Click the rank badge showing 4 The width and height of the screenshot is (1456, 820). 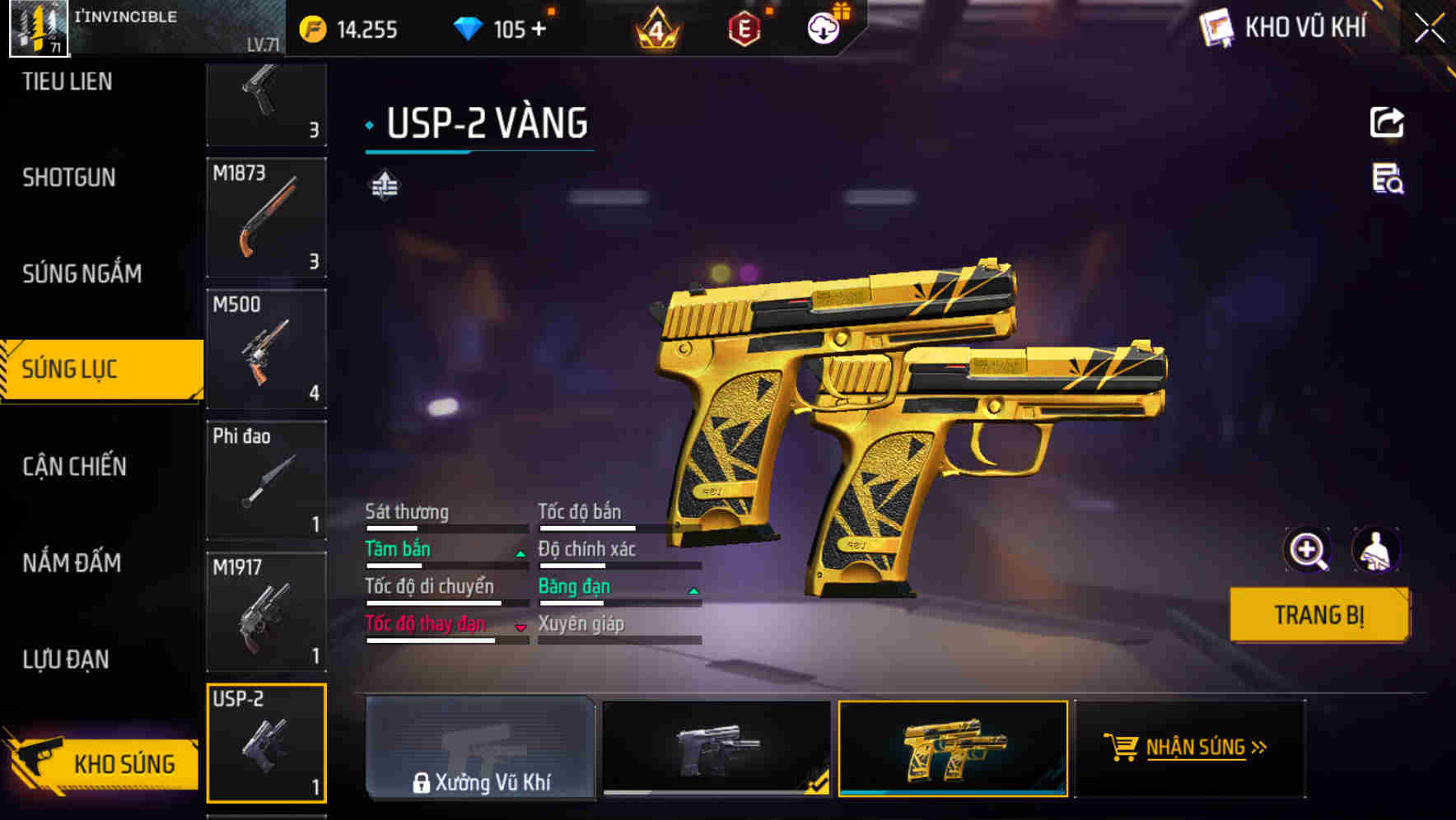coord(653,30)
